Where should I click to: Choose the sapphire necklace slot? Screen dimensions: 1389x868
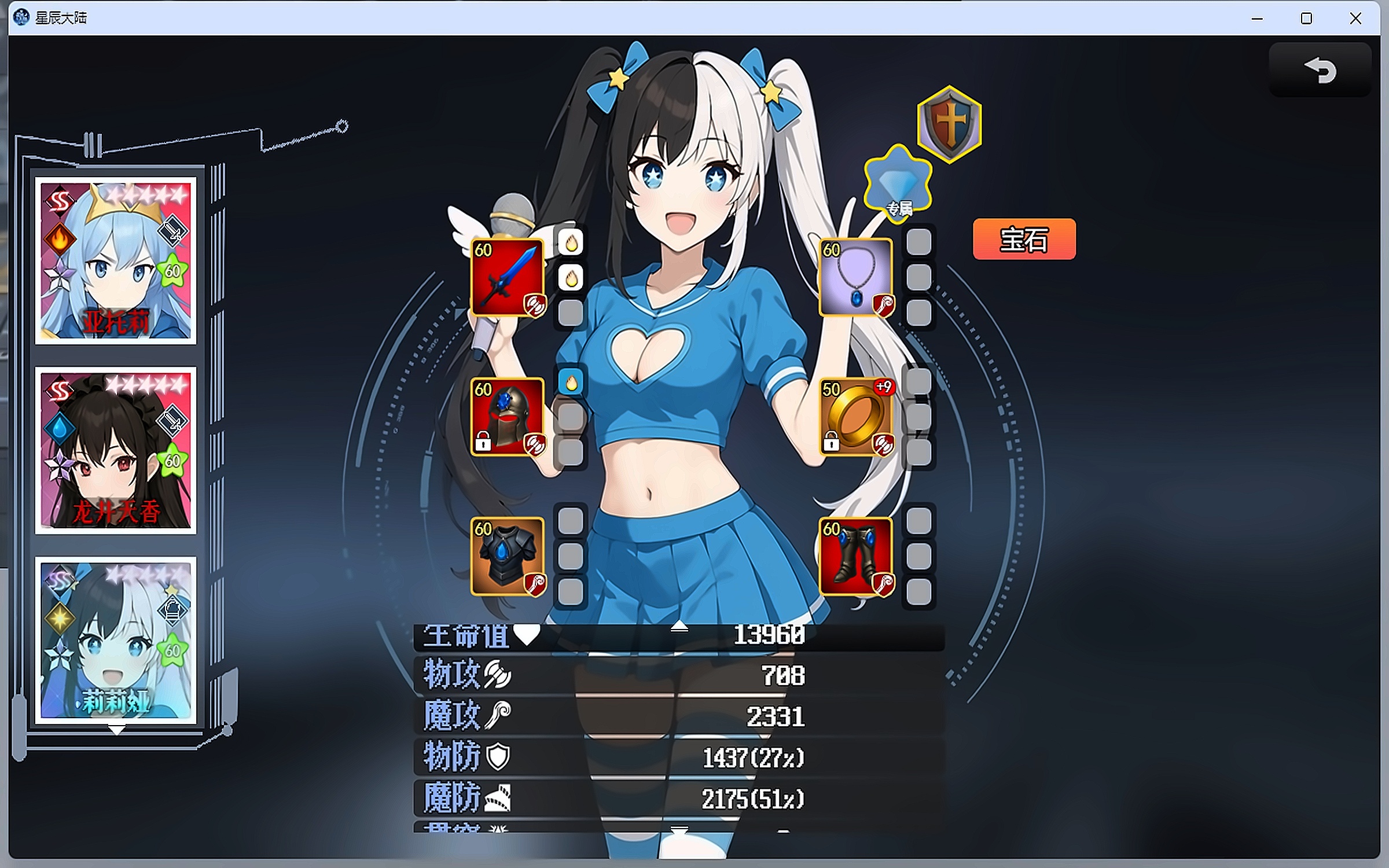[855, 277]
